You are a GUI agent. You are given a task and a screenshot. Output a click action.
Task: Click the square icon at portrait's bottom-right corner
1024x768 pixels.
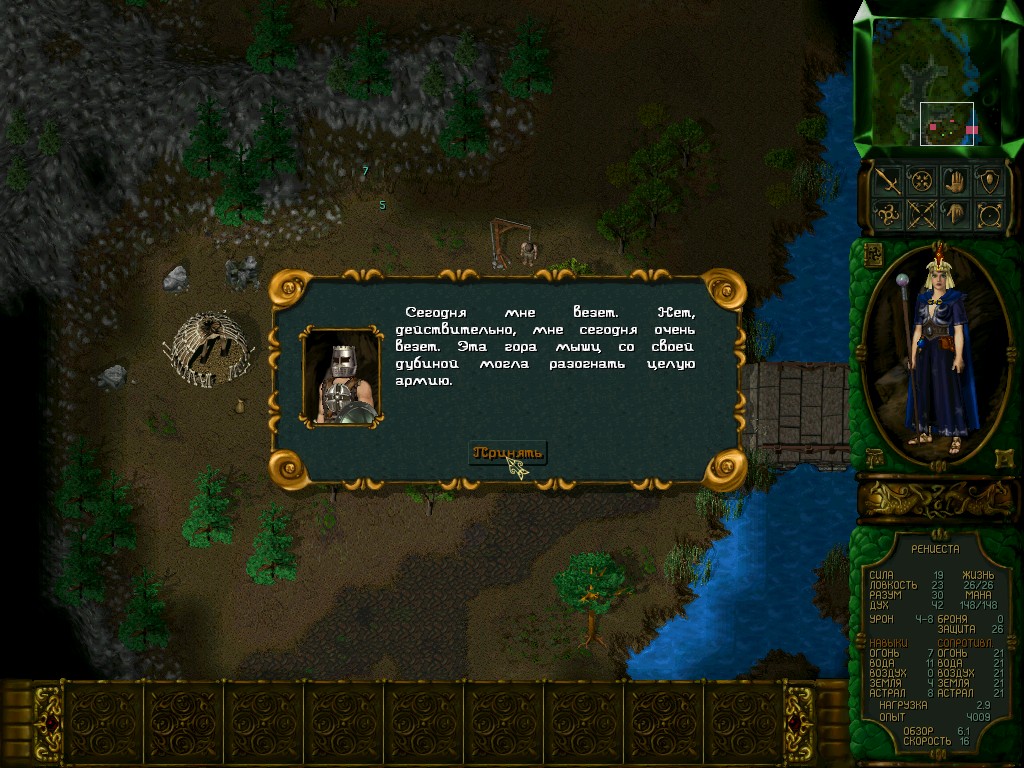pos(1003,458)
